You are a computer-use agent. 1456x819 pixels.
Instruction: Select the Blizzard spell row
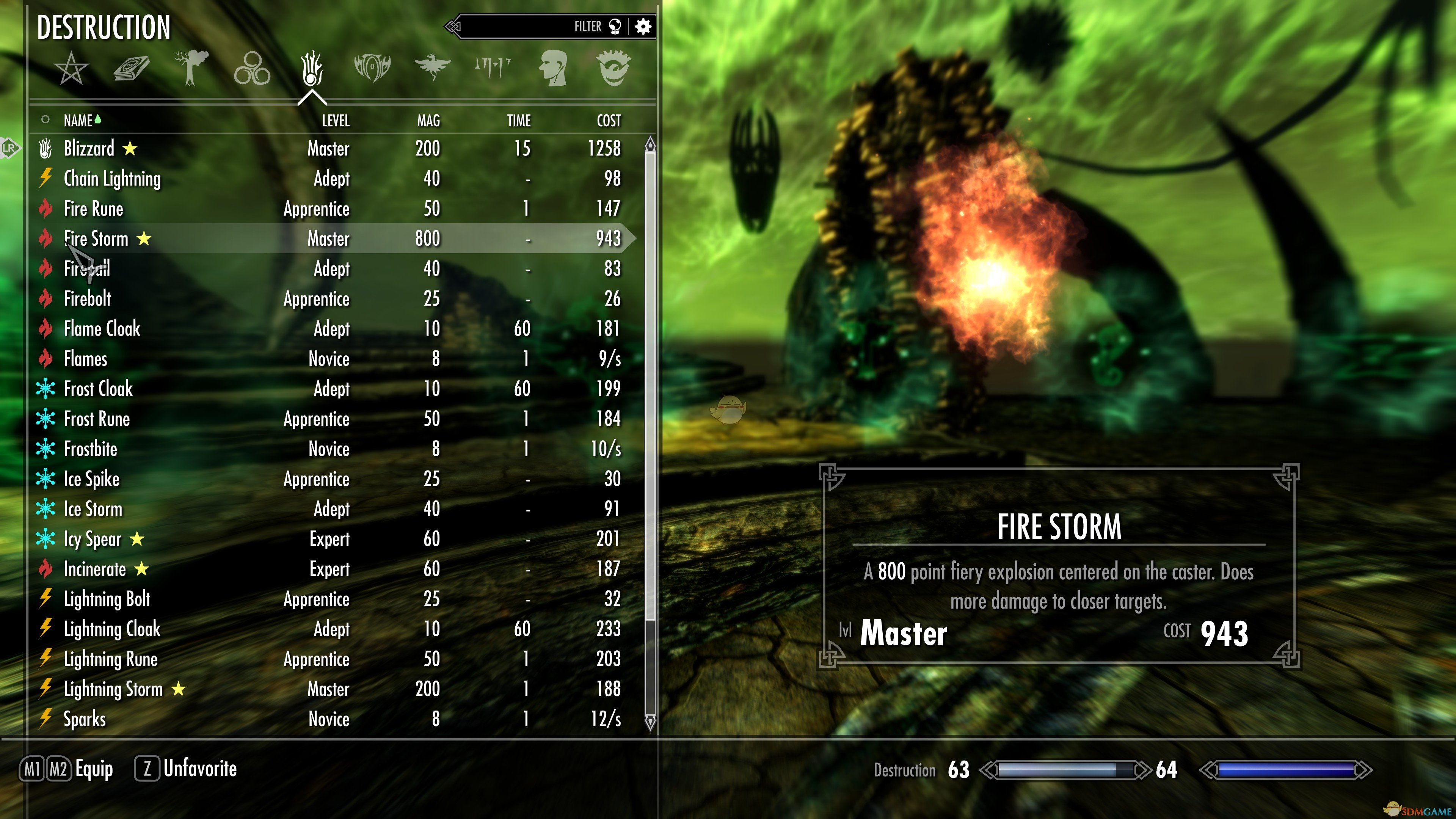click(89, 149)
